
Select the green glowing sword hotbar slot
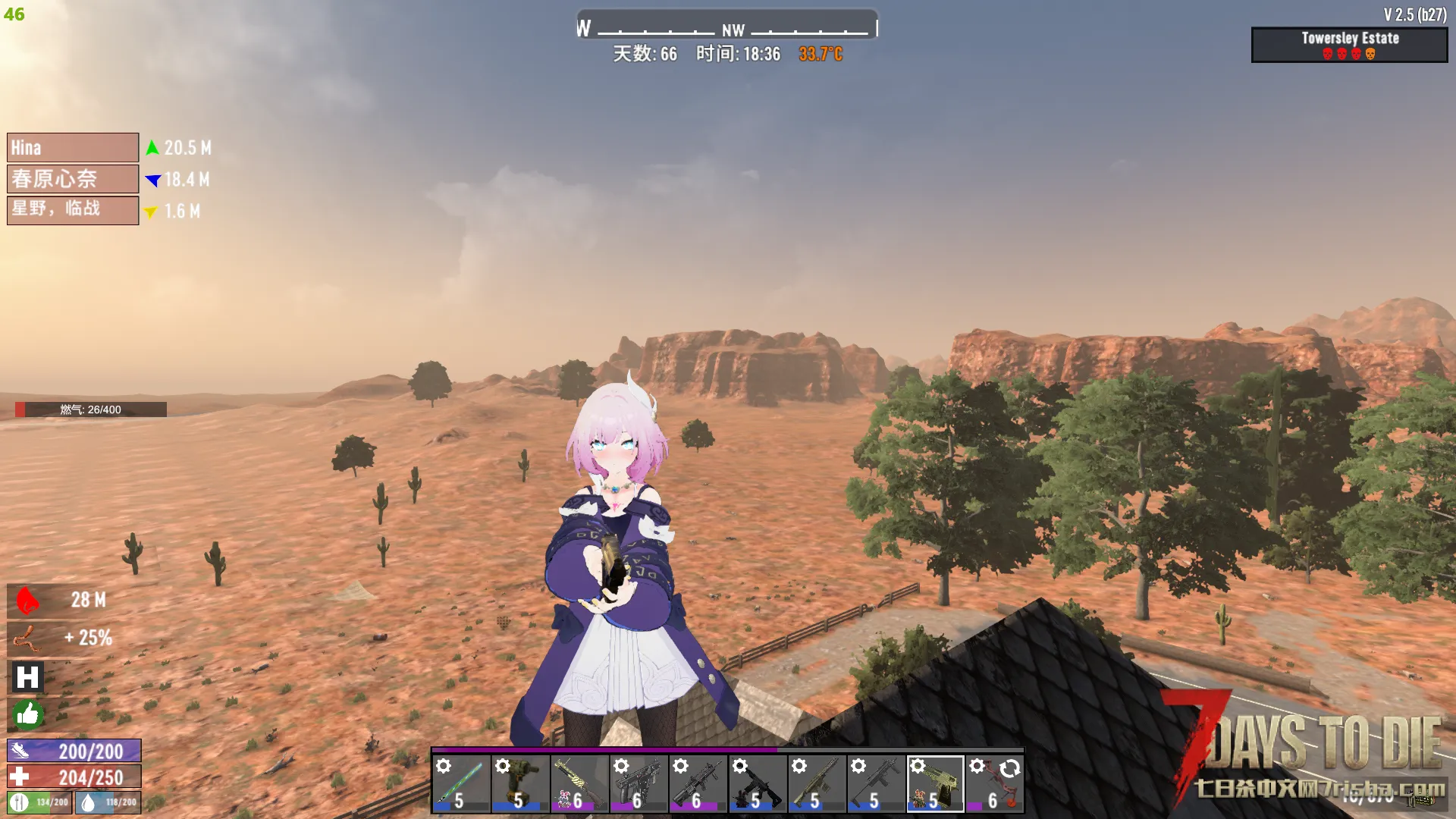point(462,784)
